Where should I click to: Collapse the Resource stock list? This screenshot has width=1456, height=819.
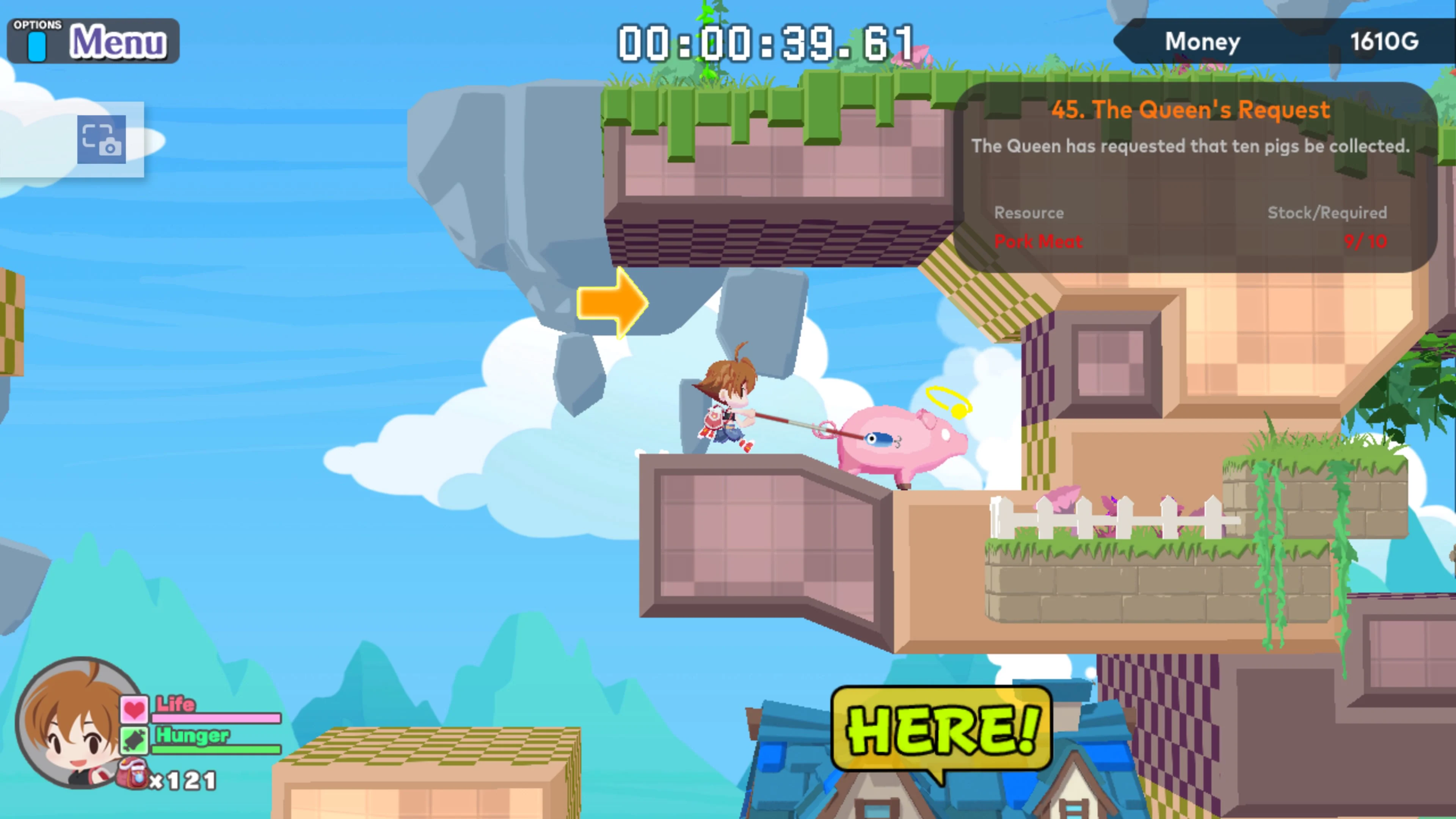pos(1029,213)
